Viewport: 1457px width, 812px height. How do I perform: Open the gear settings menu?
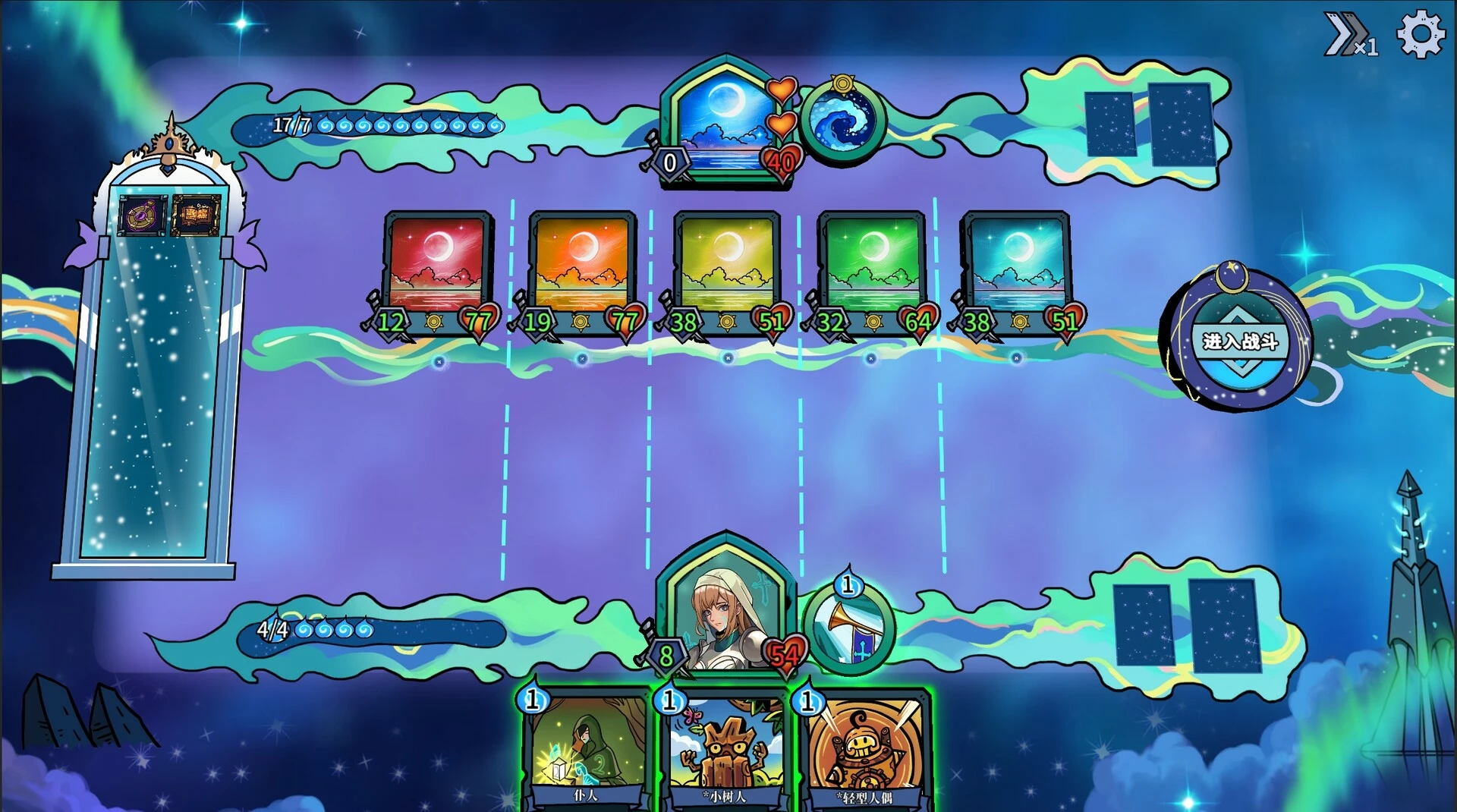(1420, 34)
